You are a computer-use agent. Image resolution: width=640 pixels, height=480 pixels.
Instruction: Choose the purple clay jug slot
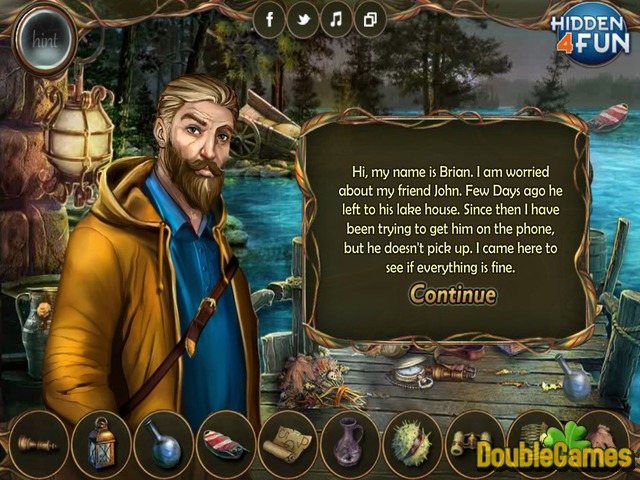pyautogui.click(x=349, y=442)
